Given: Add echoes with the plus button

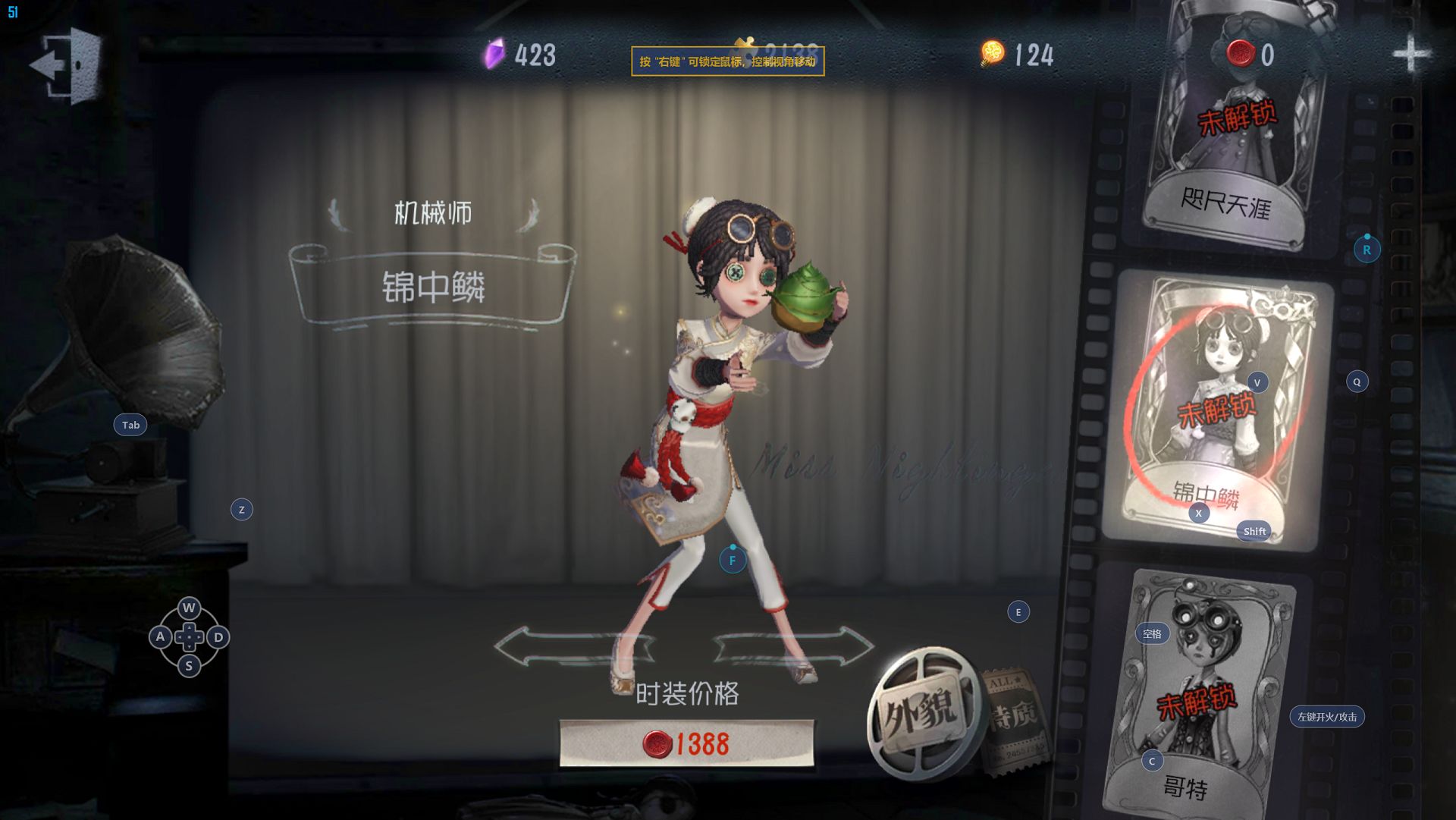Looking at the screenshot, I should [x=1410, y=54].
